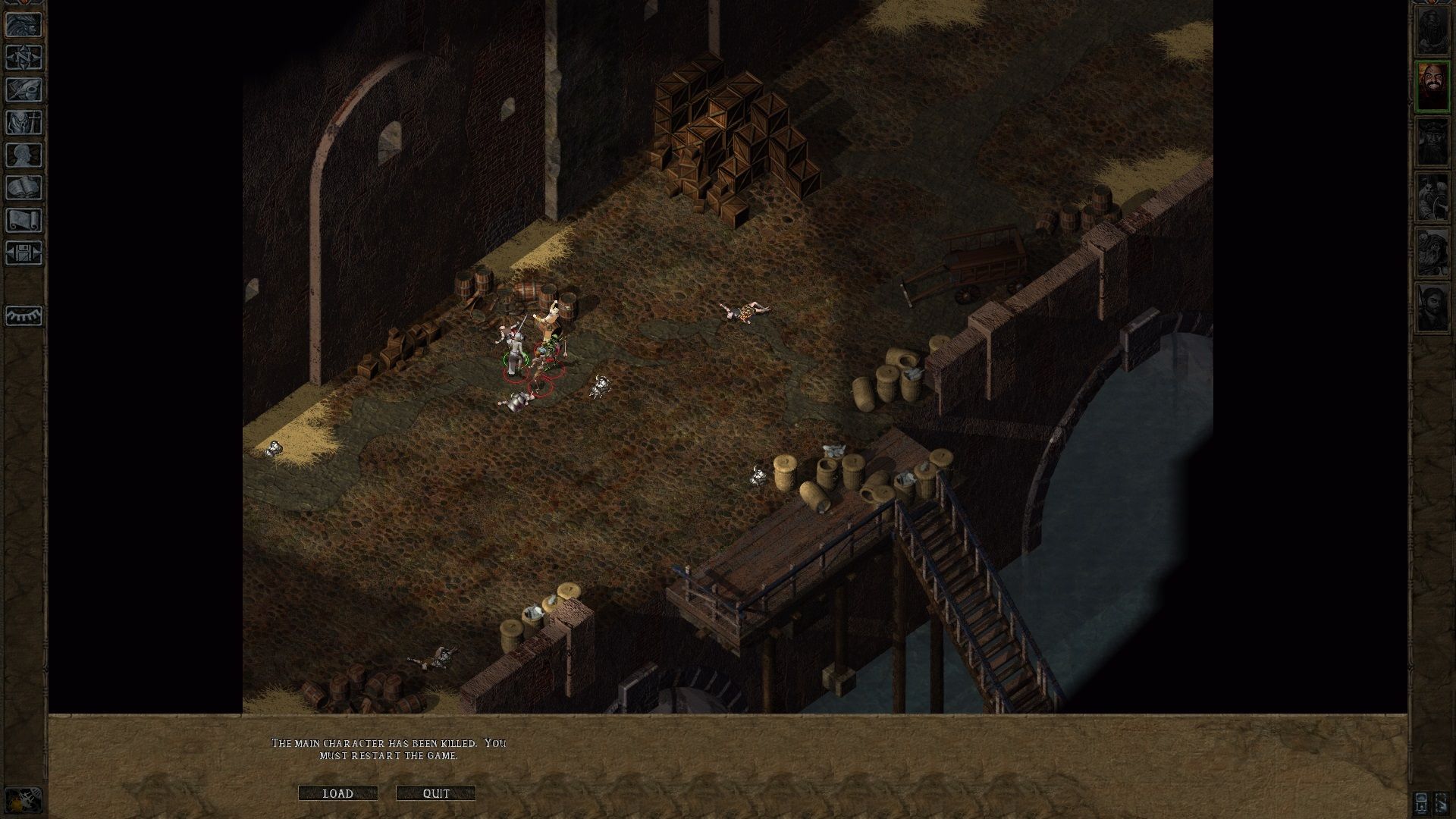Open the journal quill icon
The width and height of the screenshot is (1456, 819).
click(x=24, y=90)
